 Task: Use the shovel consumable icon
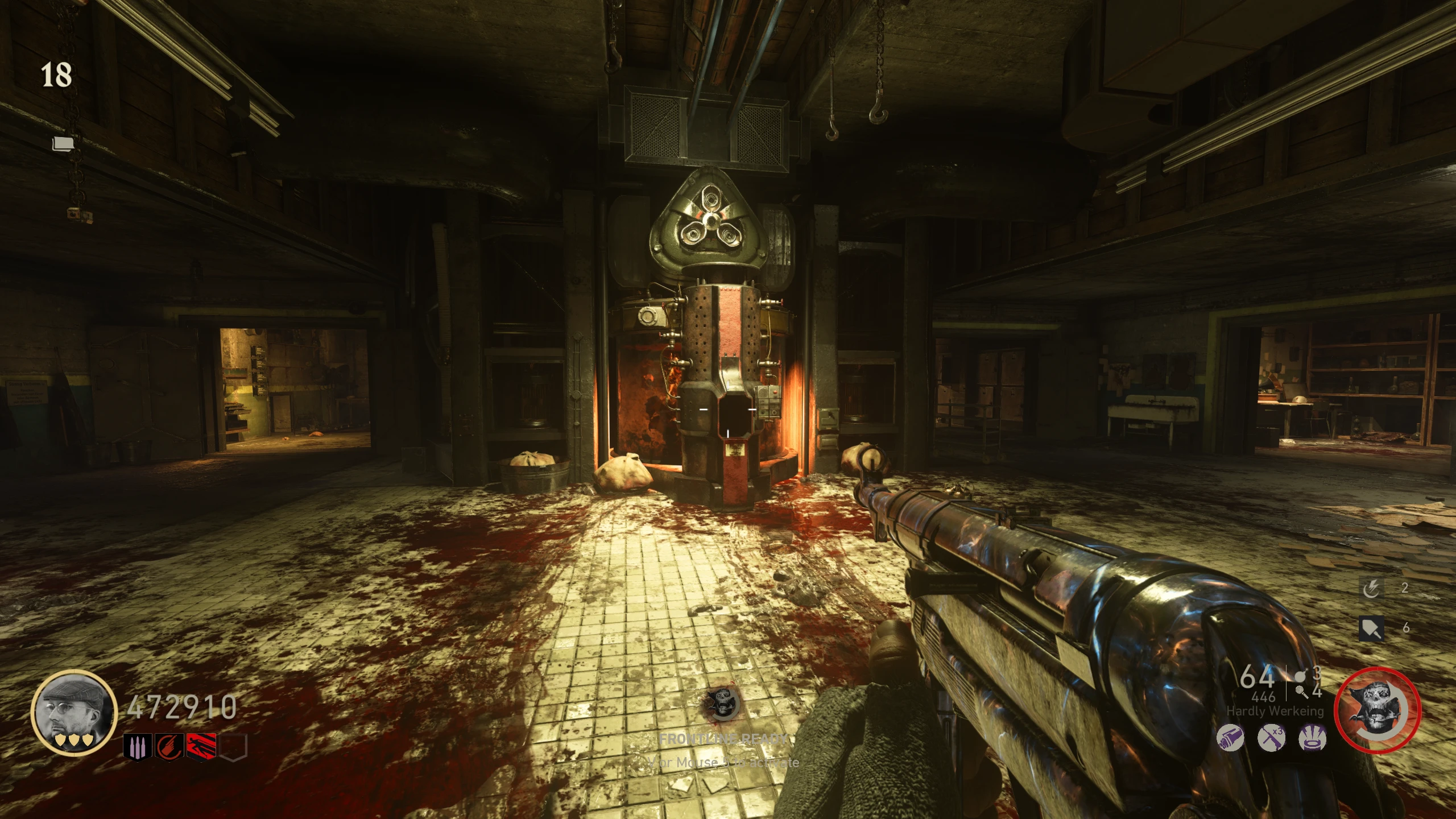[x=1371, y=628]
